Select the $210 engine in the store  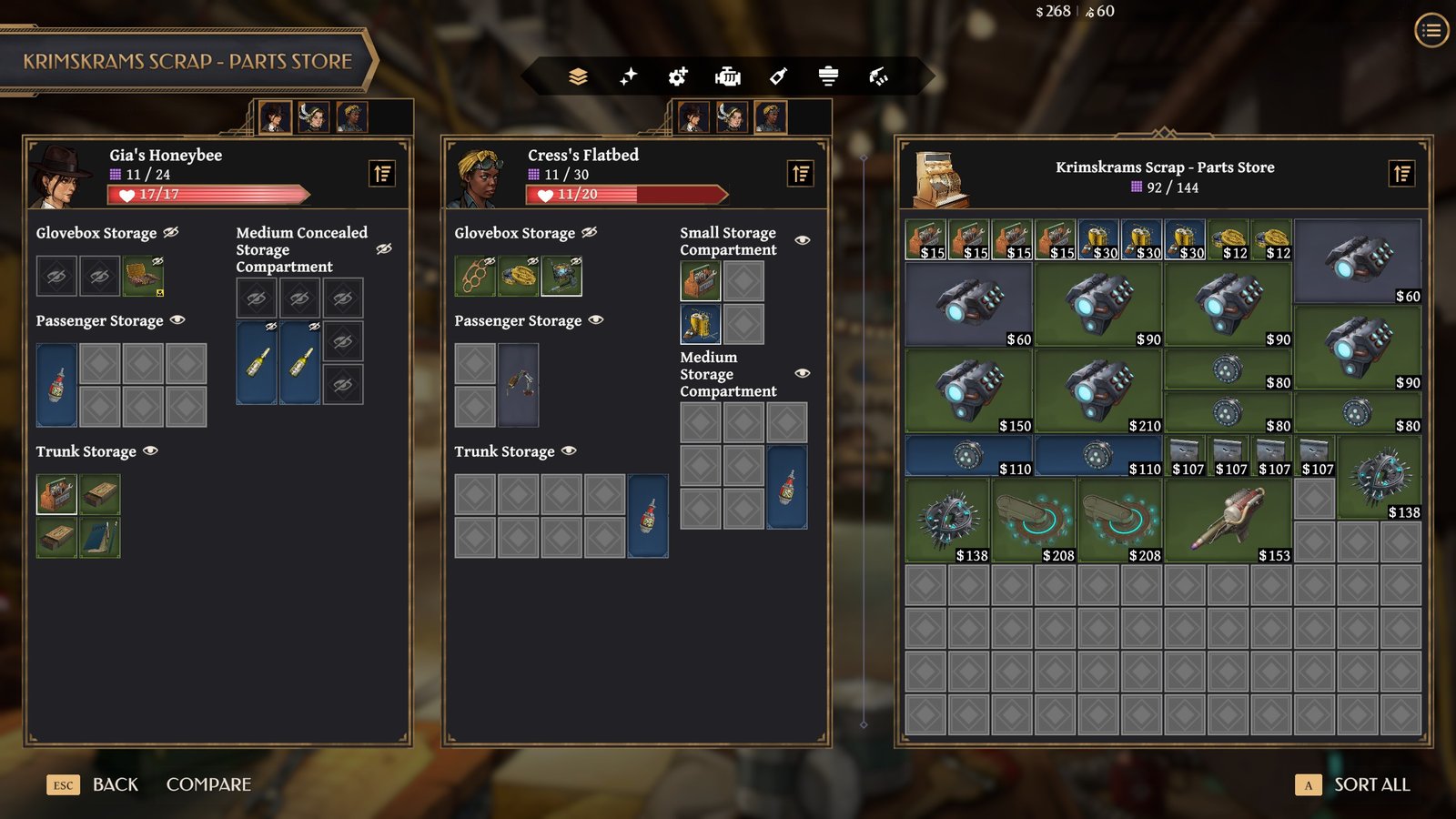pyautogui.click(x=1098, y=391)
